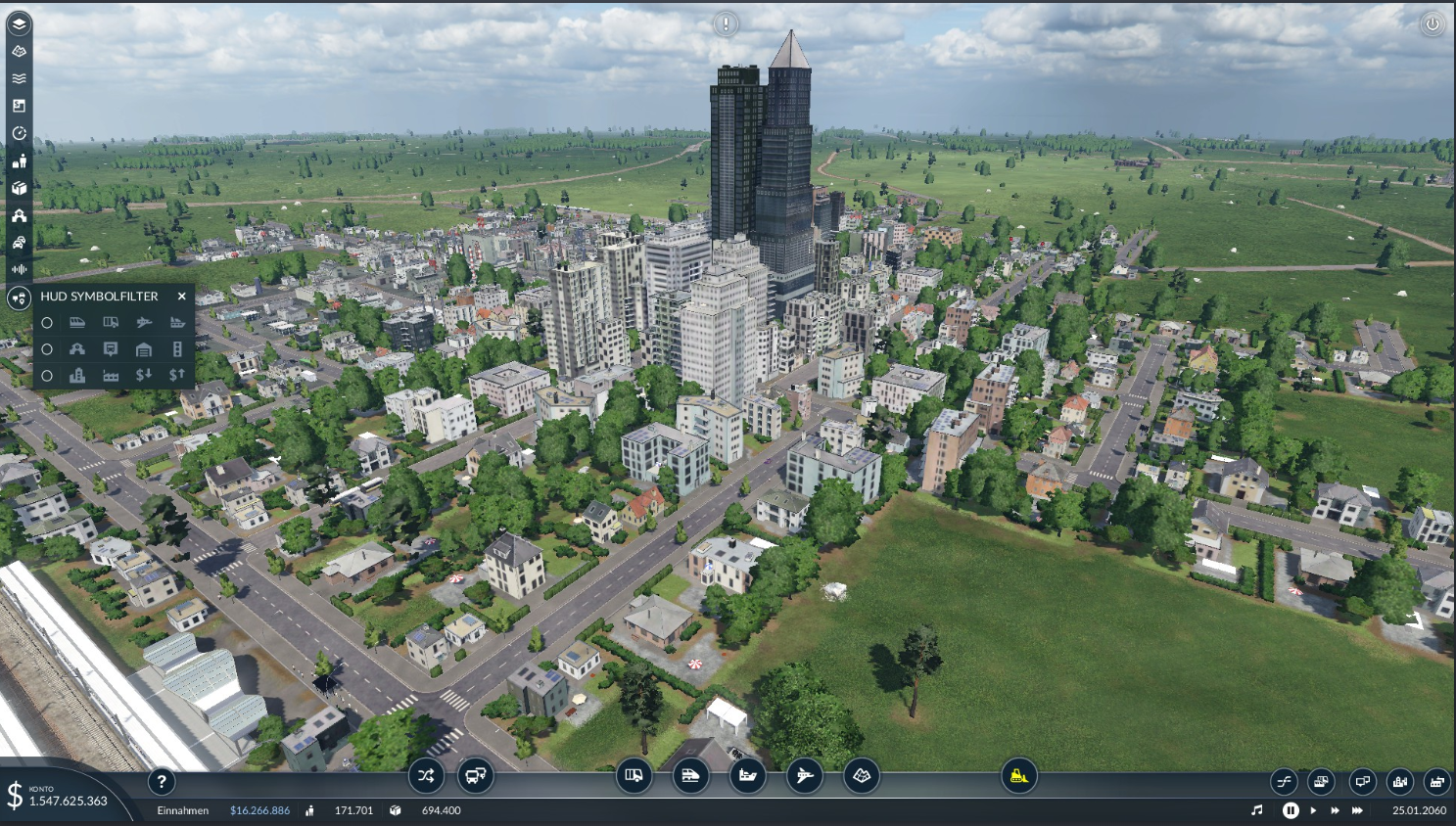The image size is (1456, 826).
Task: Close the HUD Symbolfilter panel
Action: click(x=181, y=296)
